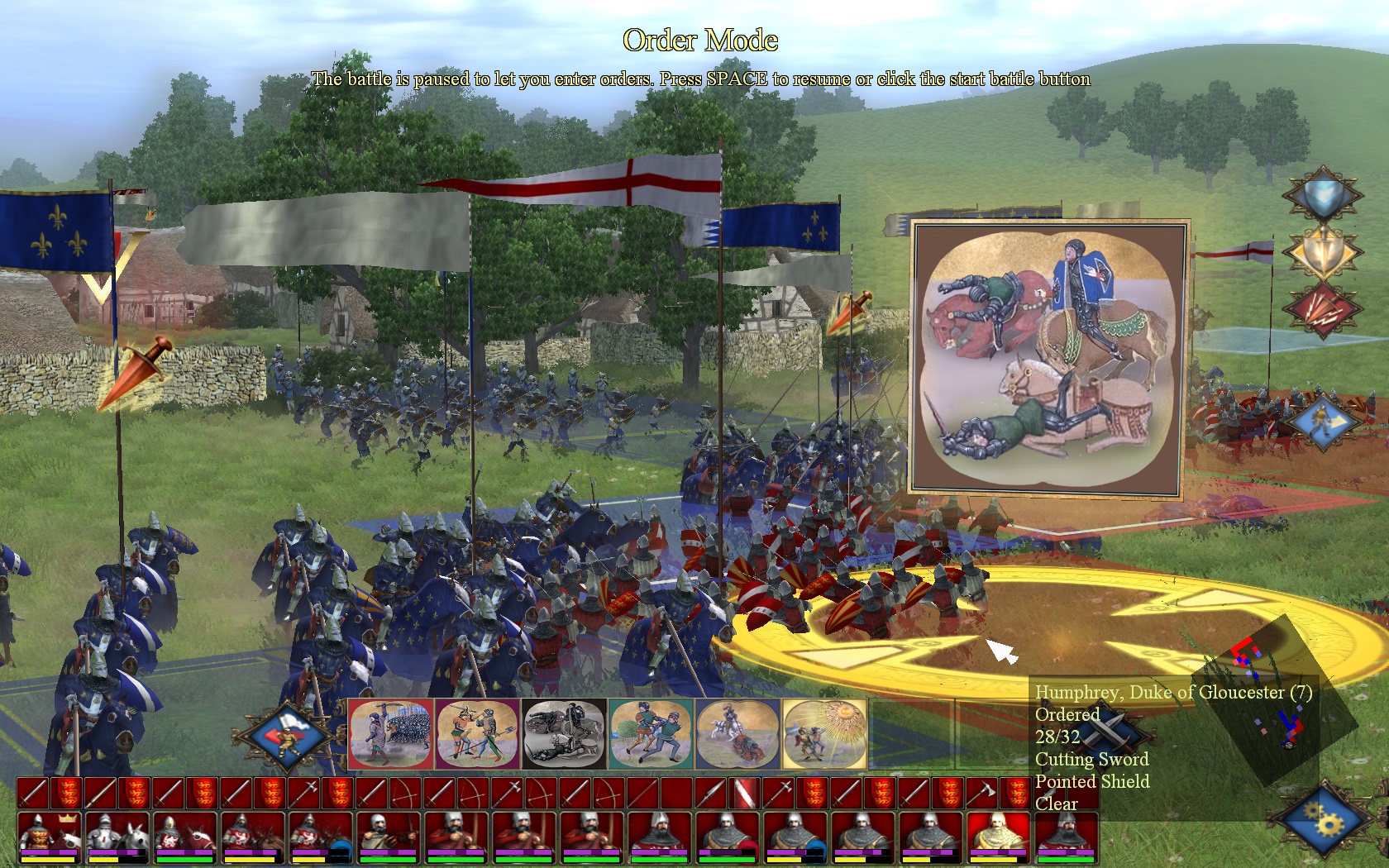Viewport: 1389px width, 868px height.
Task: Choose the teal-bordered grappling men order card
Action: point(651,733)
